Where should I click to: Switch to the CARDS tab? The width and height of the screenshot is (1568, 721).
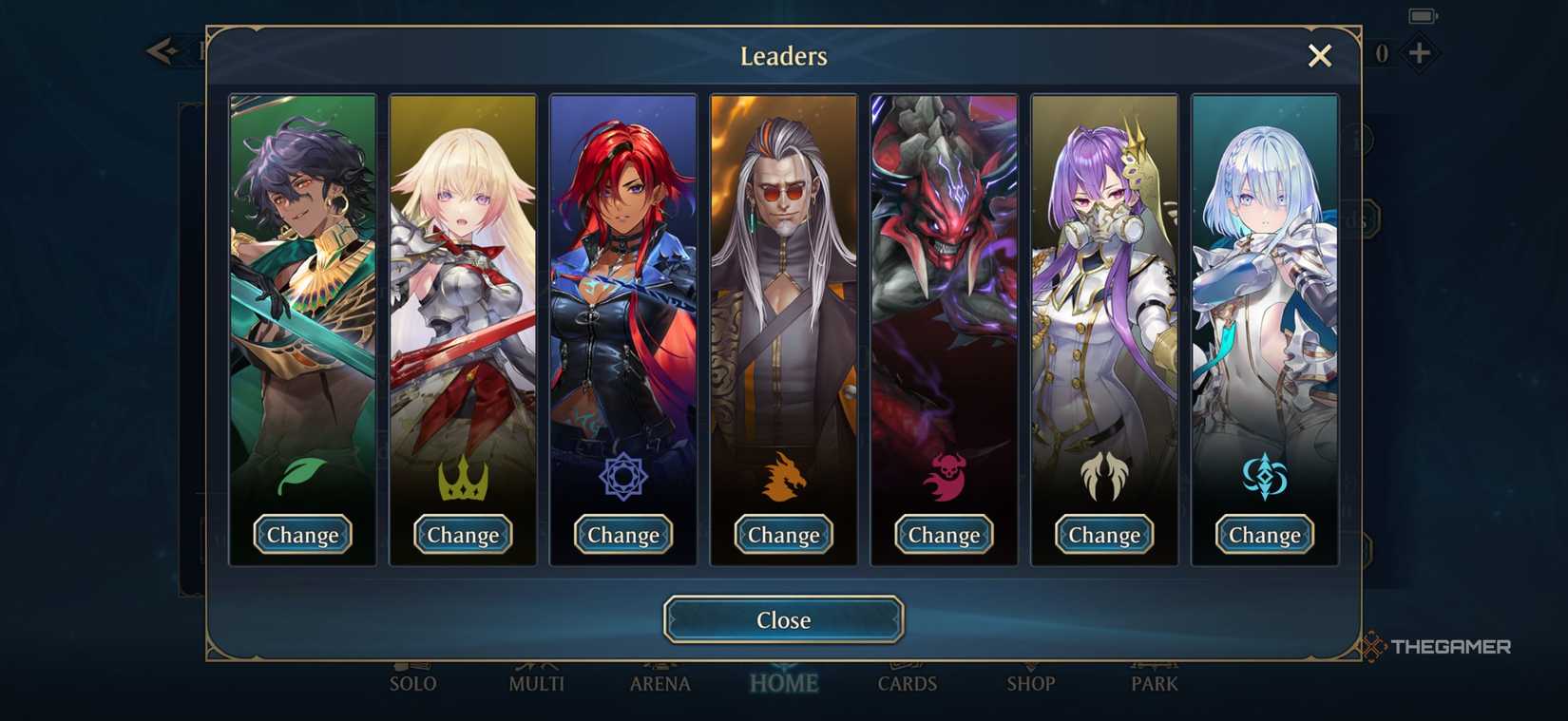click(908, 683)
